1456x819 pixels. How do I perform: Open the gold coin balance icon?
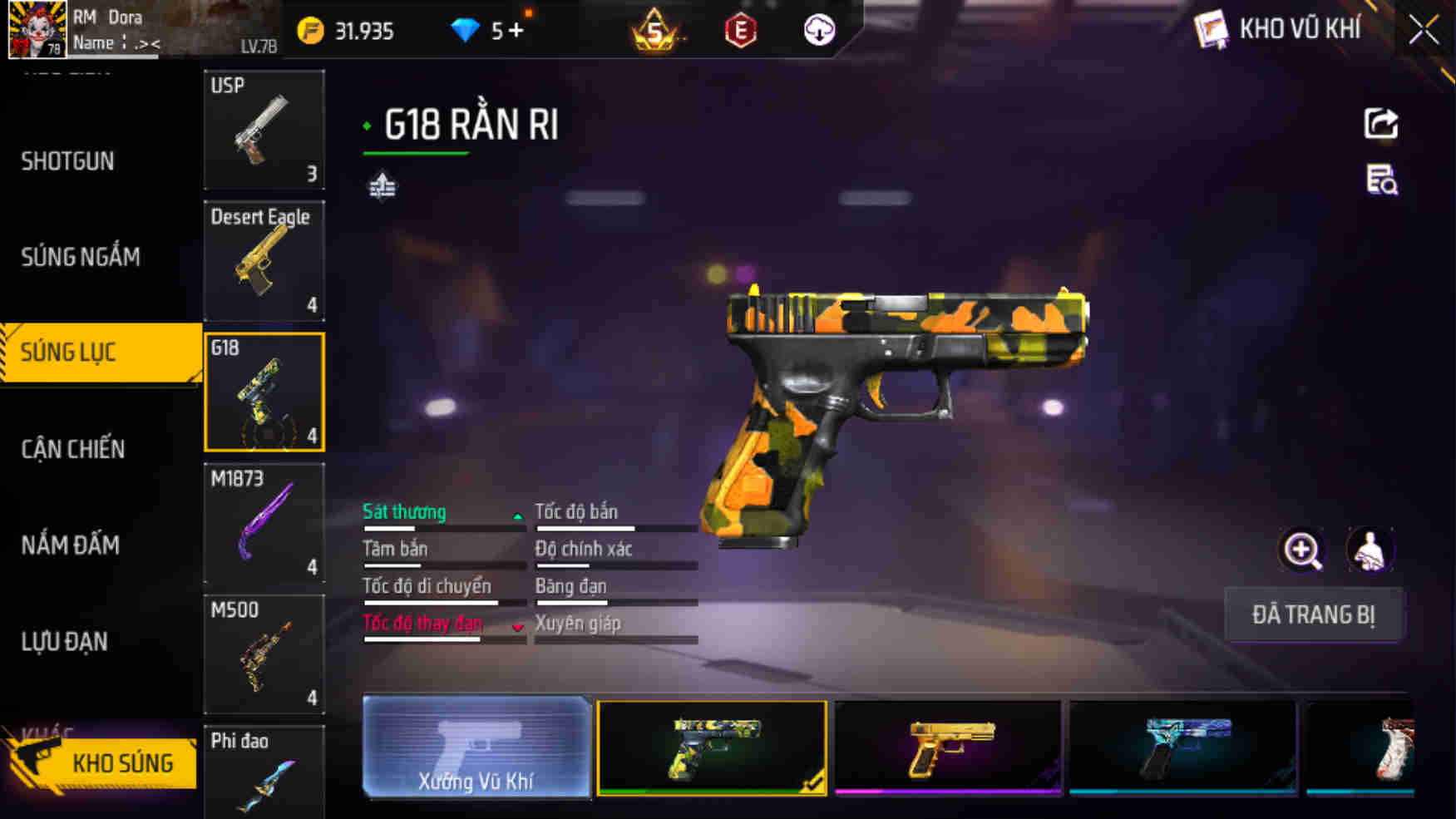(x=311, y=30)
